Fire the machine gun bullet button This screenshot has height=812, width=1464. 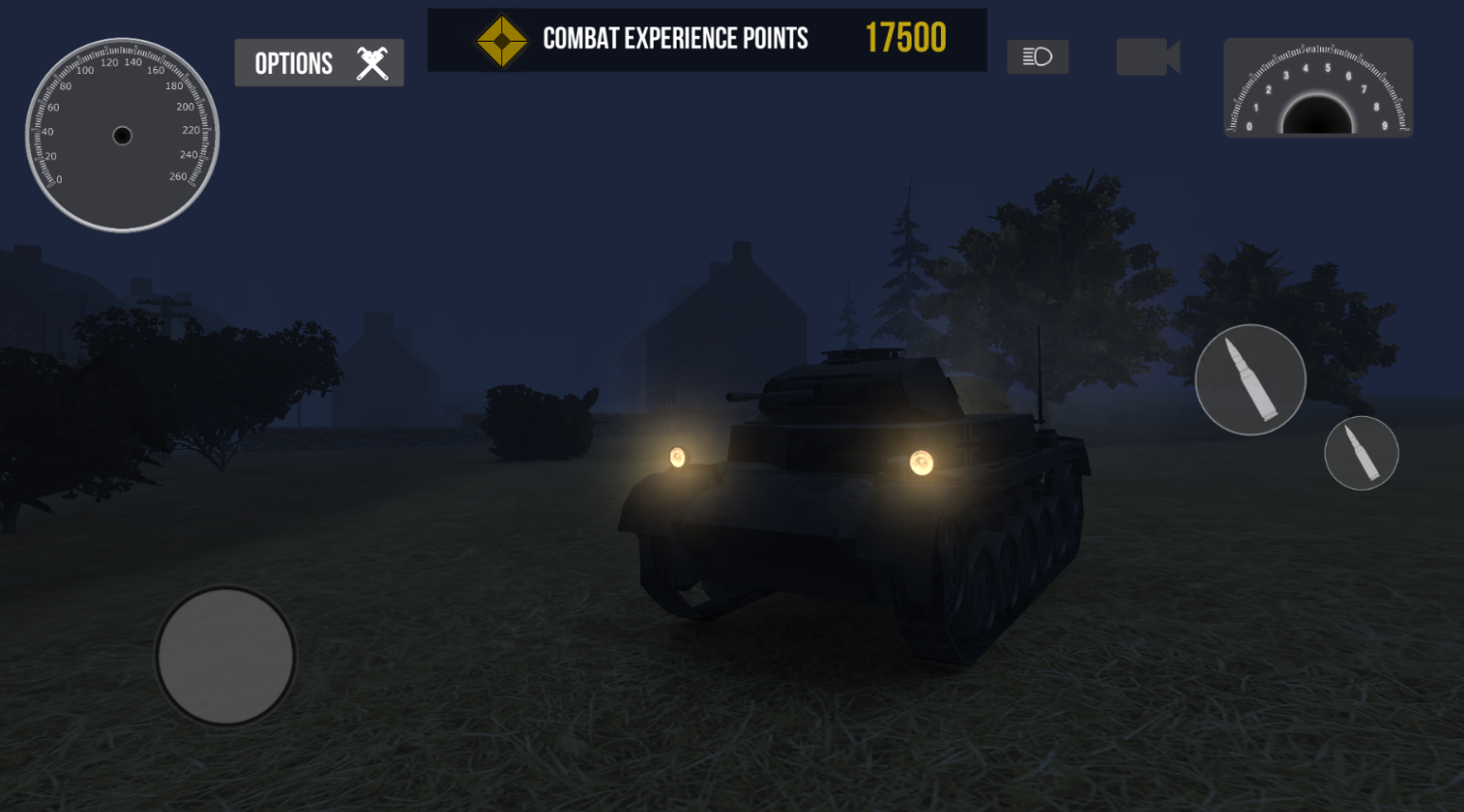point(1362,453)
